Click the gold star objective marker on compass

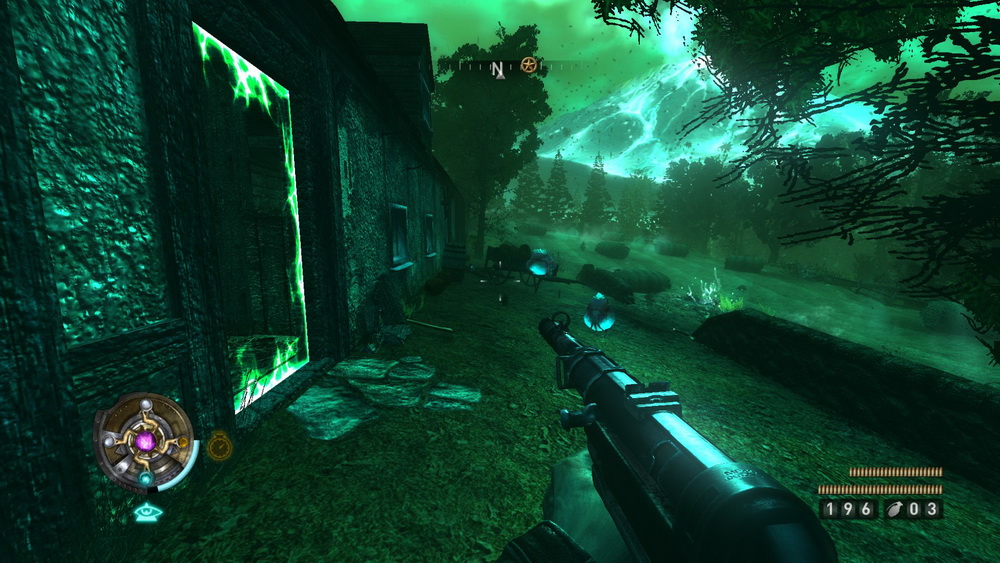coord(528,66)
